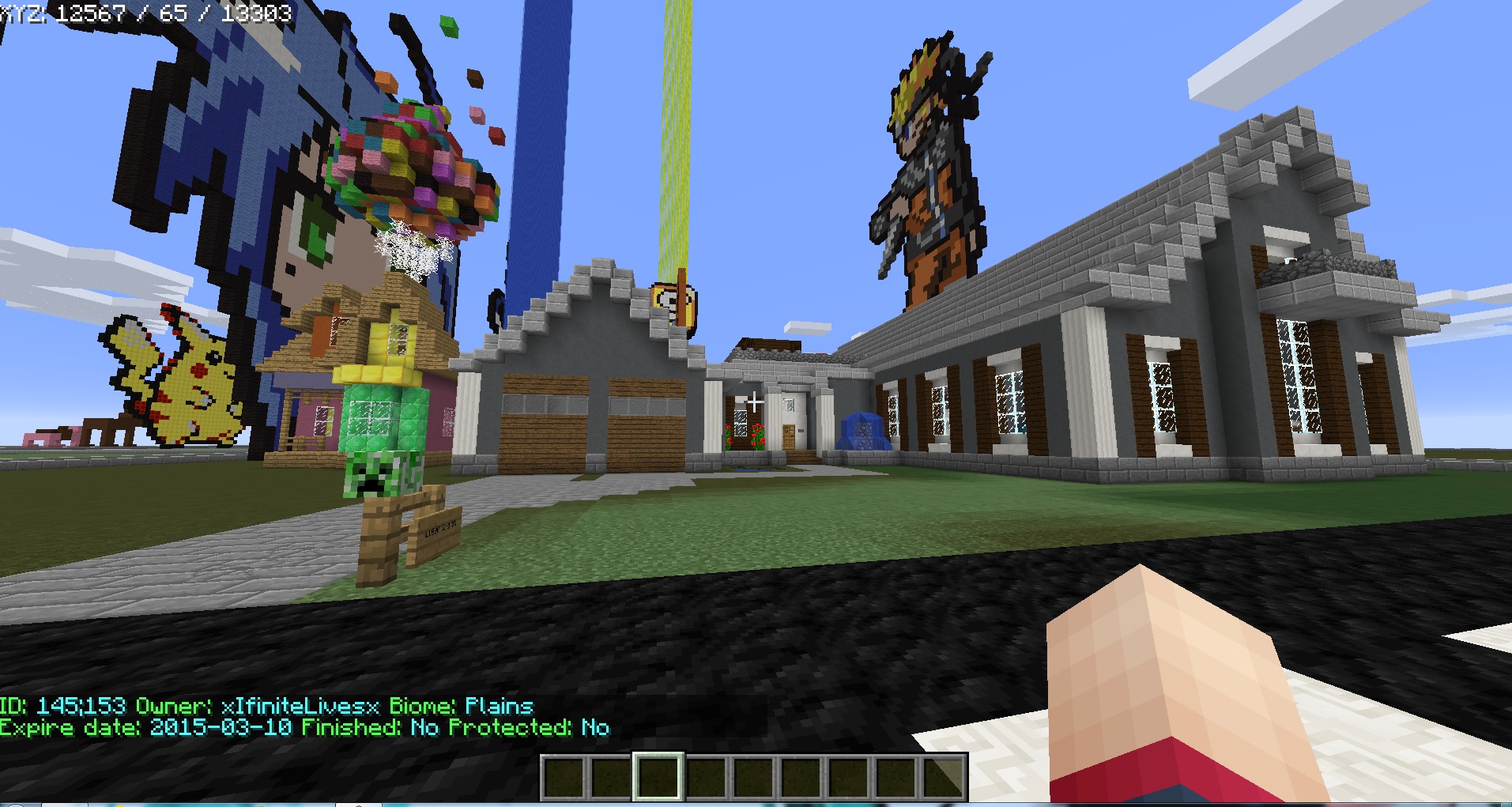The image size is (1512, 807).
Task: Select the highlighted hotbar slot
Action: click(658, 776)
